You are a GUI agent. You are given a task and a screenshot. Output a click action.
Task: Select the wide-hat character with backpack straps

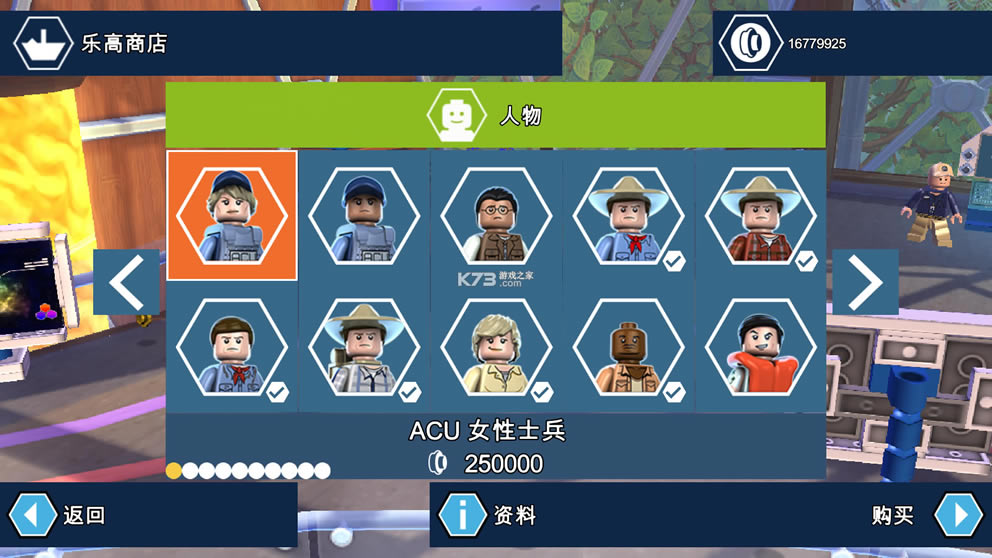364,347
